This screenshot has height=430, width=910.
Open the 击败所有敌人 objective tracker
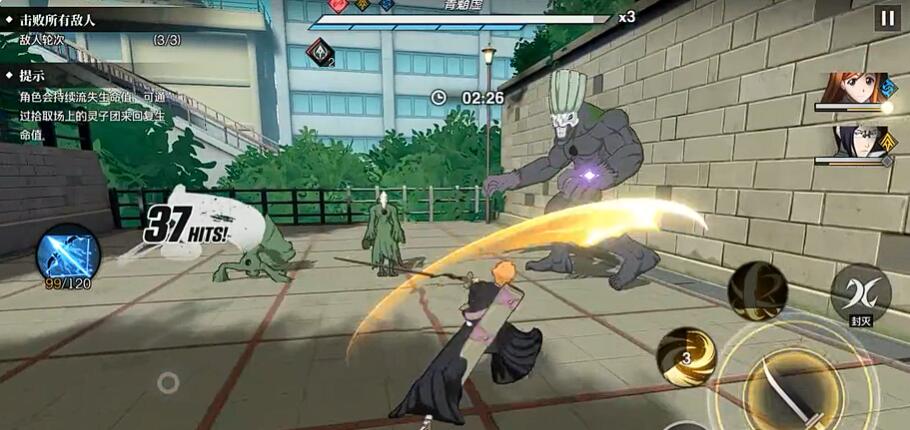pyautogui.click(x=62, y=18)
